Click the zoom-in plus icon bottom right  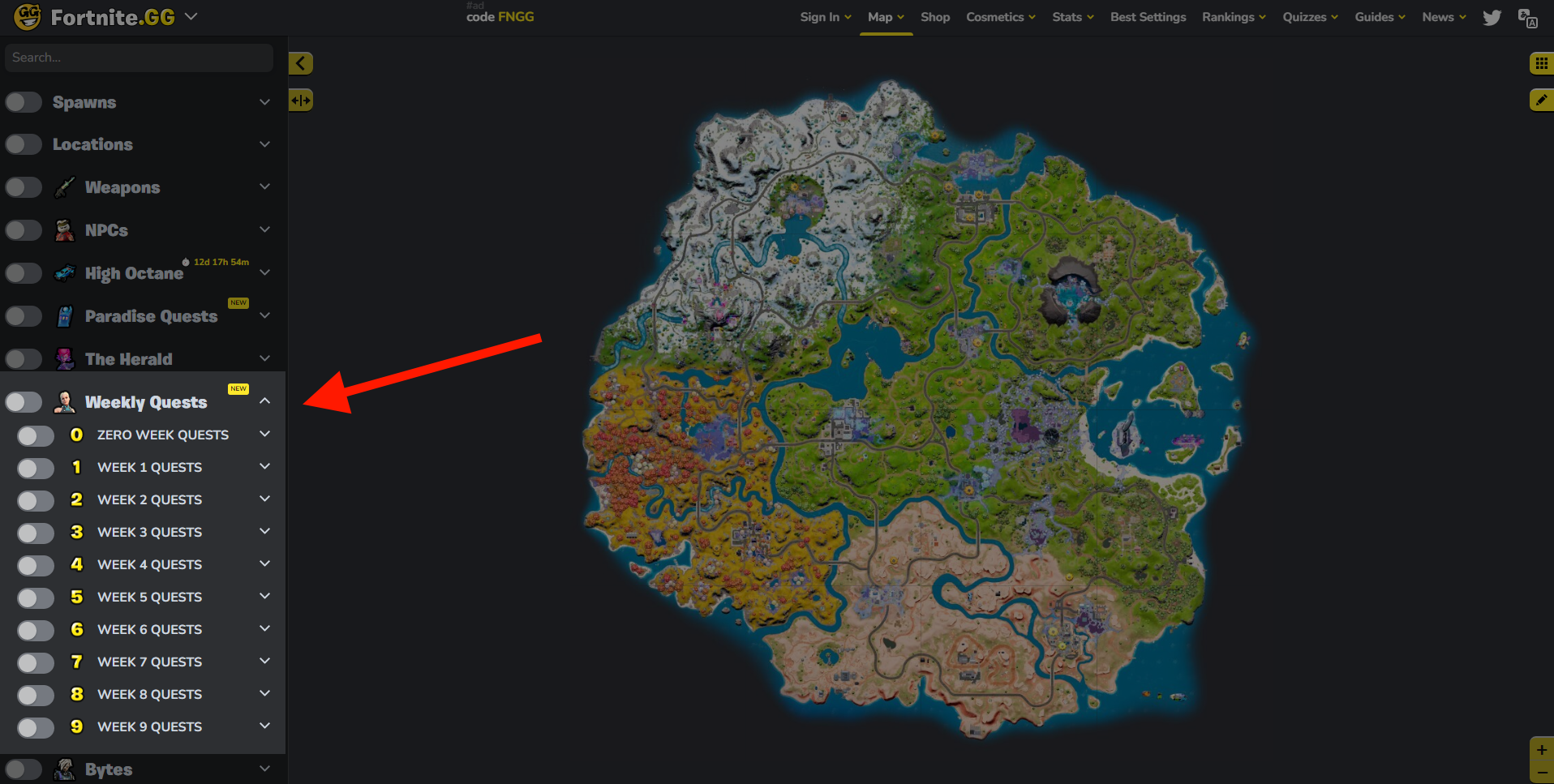tap(1542, 750)
